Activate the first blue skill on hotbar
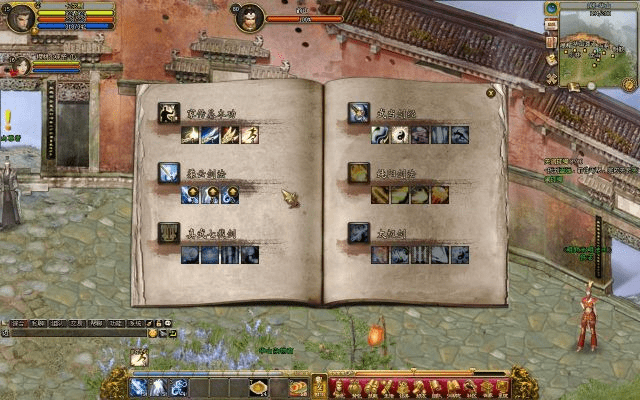The image size is (640, 400). point(139,387)
